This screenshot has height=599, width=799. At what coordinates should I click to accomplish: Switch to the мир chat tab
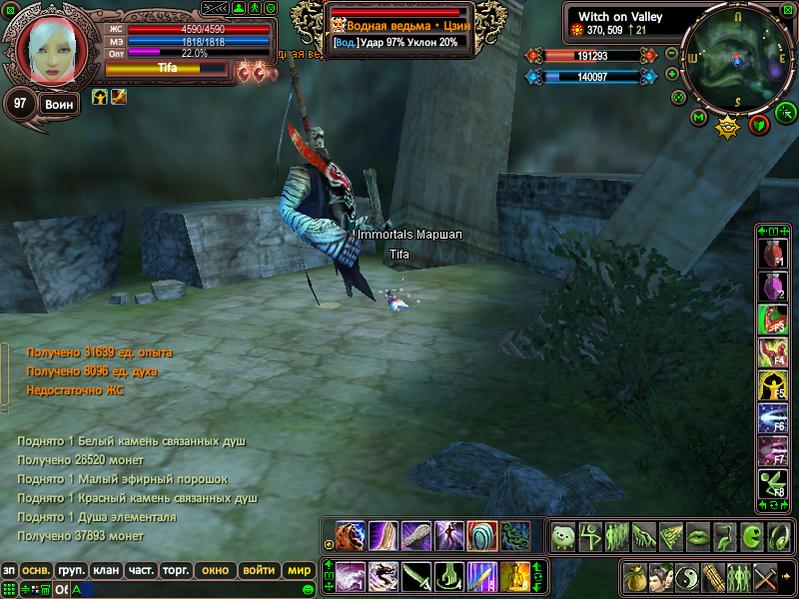tap(298, 570)
